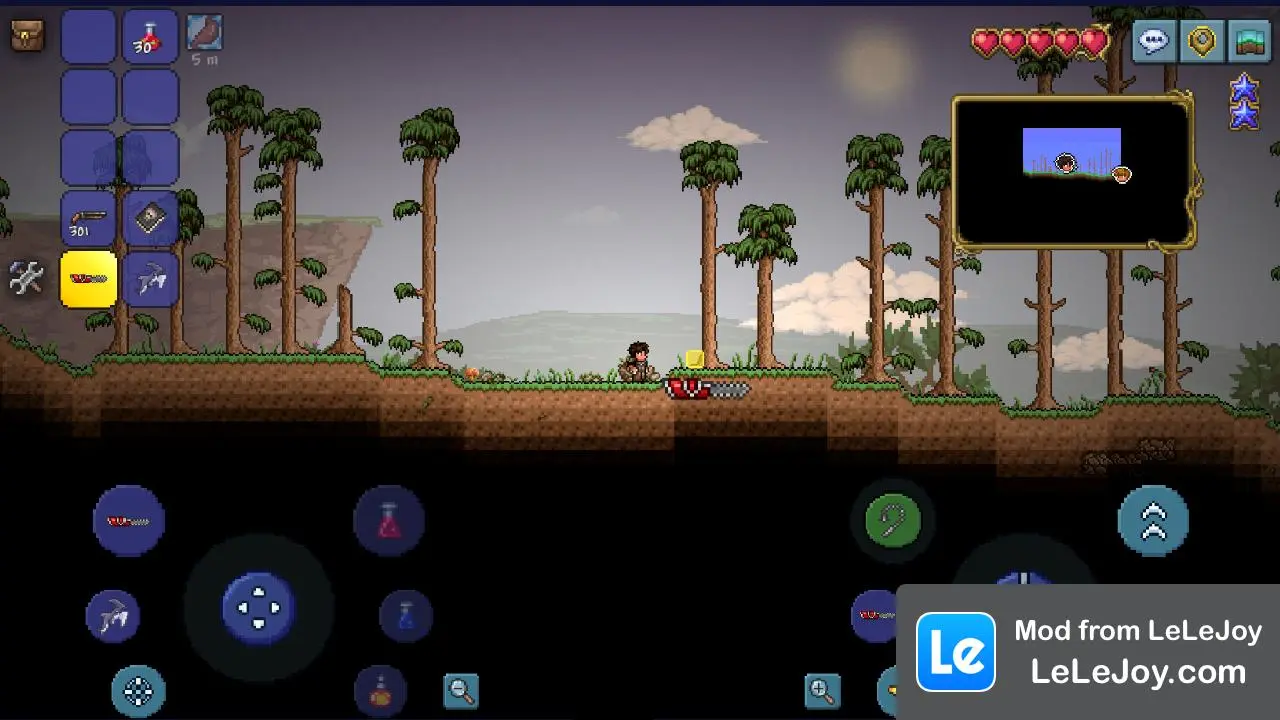
Task: Tap the zoom-out magnifier control
Action: (461, 690)
